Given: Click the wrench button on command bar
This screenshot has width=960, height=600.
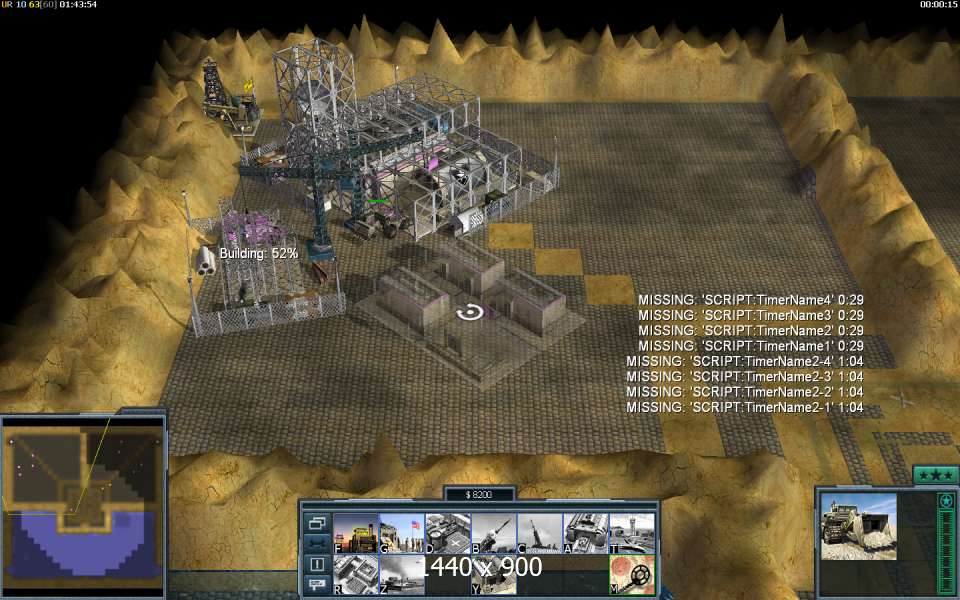Looking at the screenshot, I should pos(317,544).
